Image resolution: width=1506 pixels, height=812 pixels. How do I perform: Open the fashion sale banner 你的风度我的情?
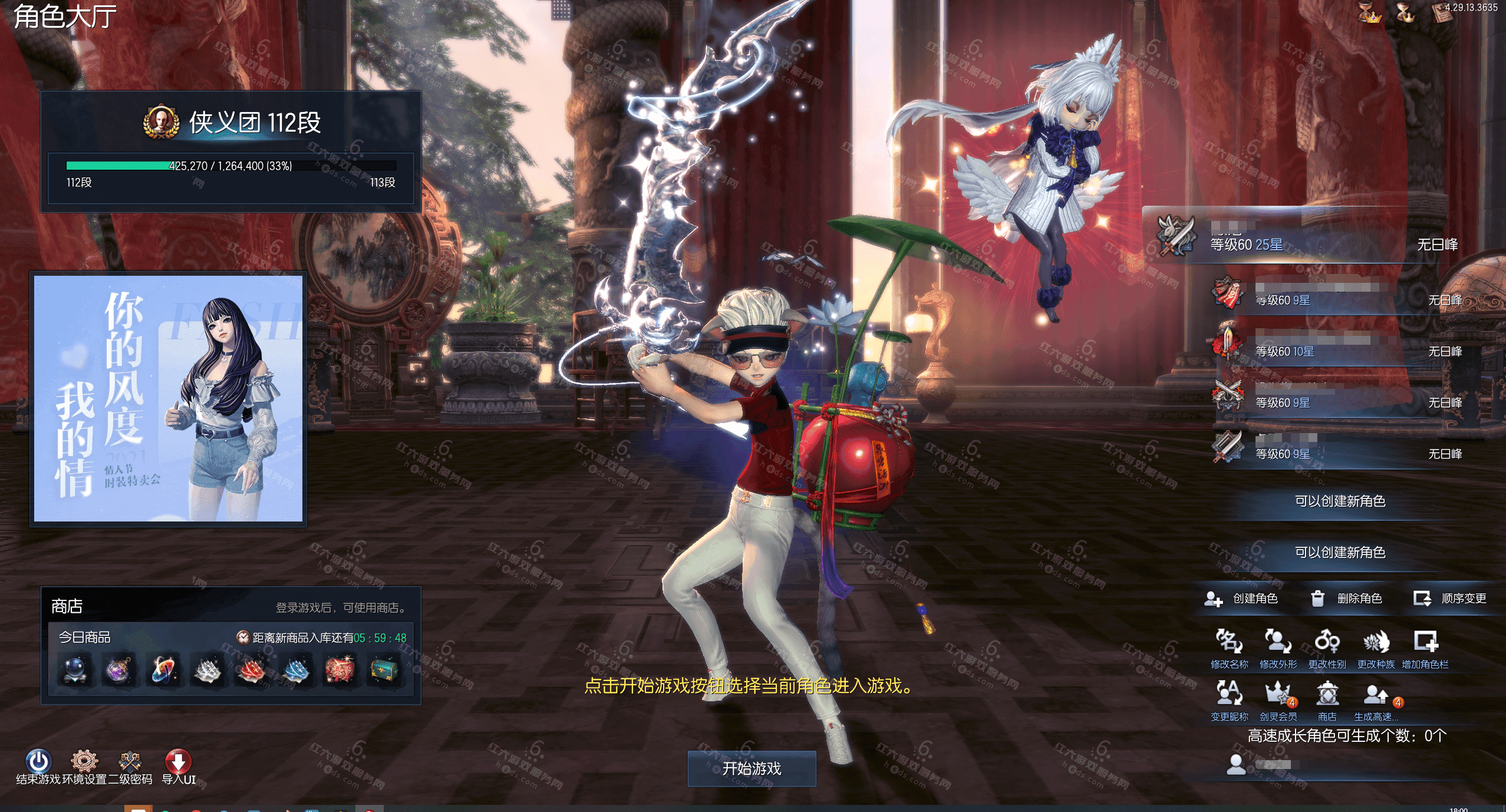(169, 398)
